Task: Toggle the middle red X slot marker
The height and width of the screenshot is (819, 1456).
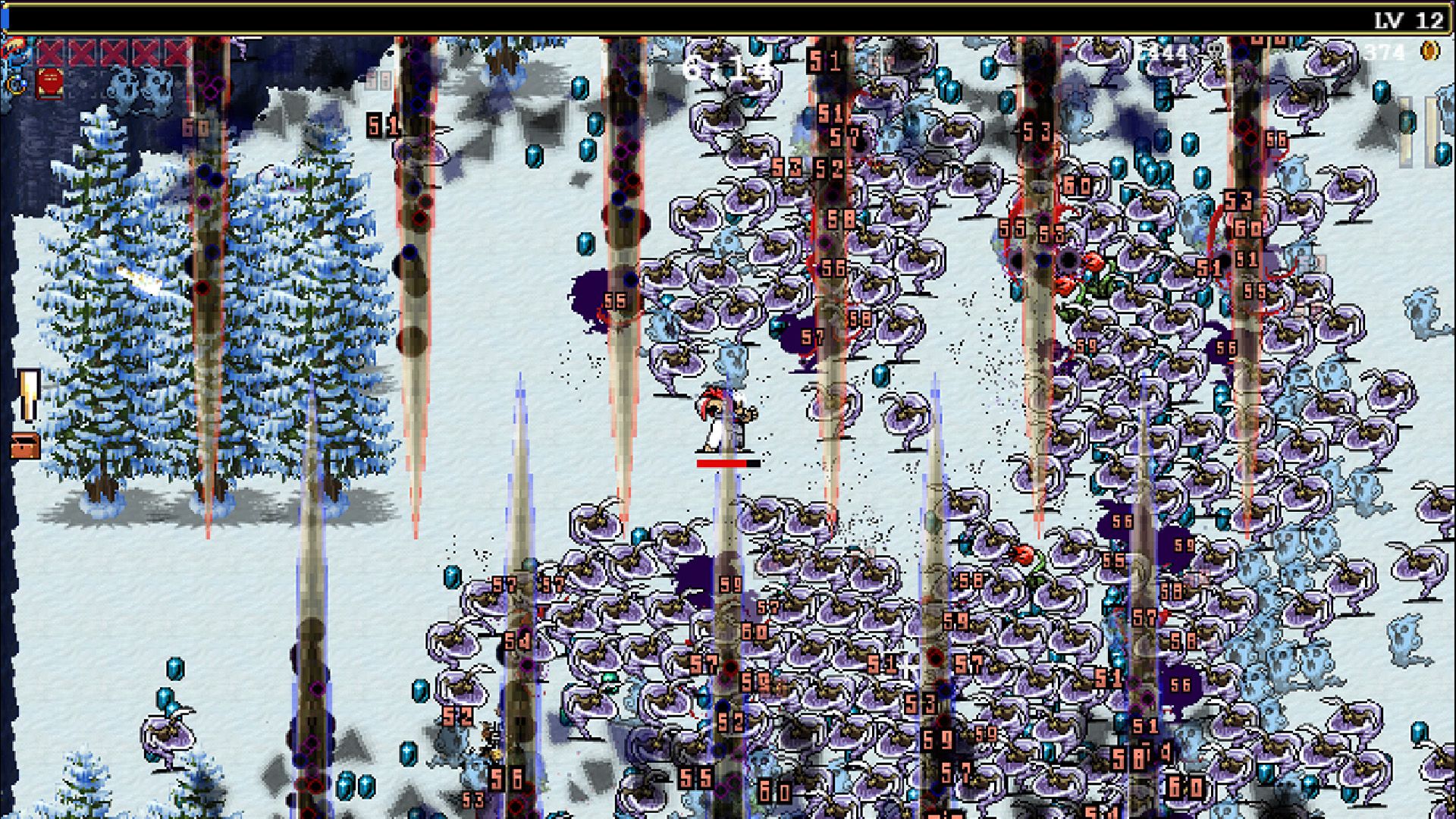Action: 114,53
